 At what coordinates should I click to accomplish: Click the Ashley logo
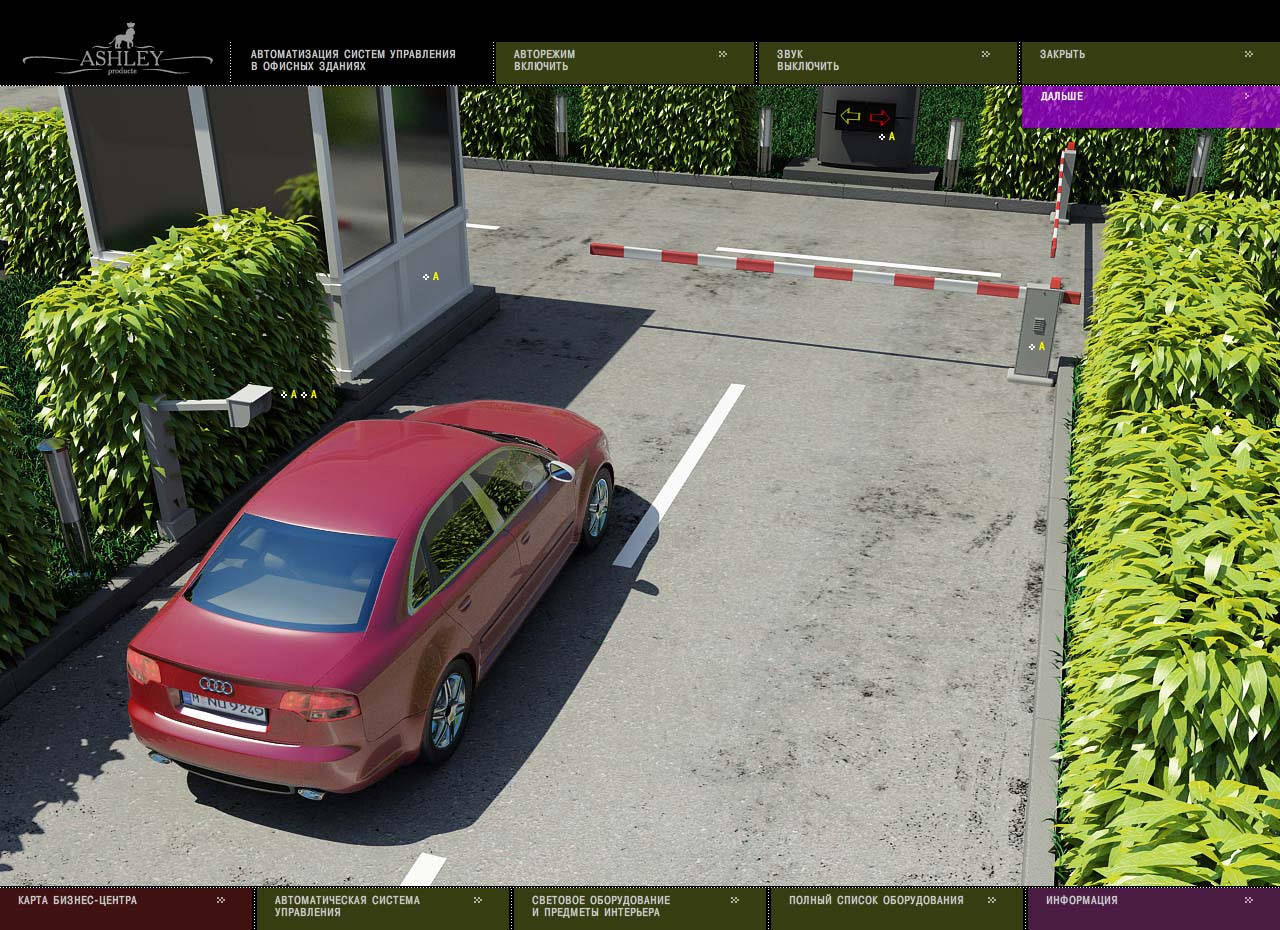click(x=117, y=54)
